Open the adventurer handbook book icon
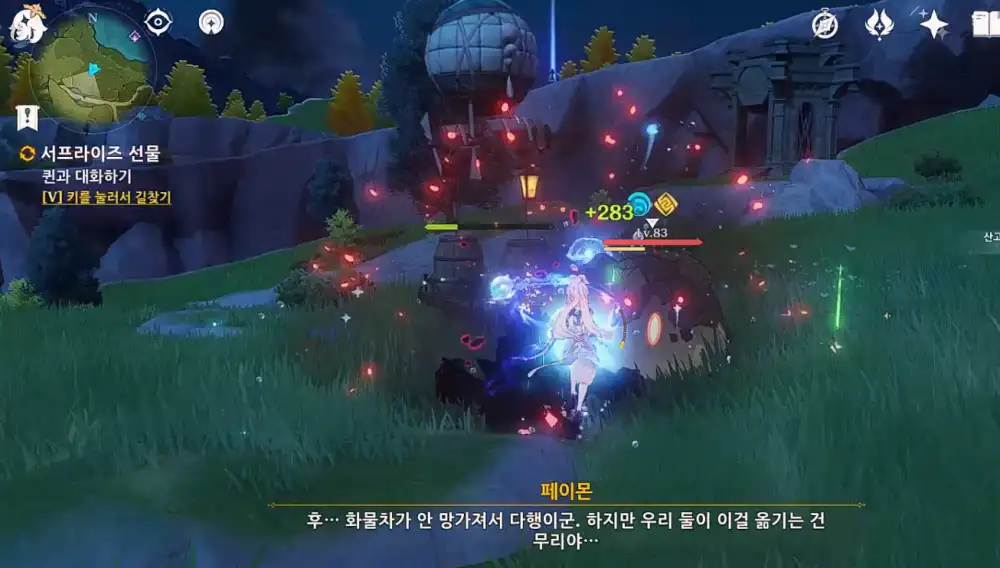Image resolution: width=1000 pixels, height=568 pixels. pyautogui.click(x=985, y=25)
